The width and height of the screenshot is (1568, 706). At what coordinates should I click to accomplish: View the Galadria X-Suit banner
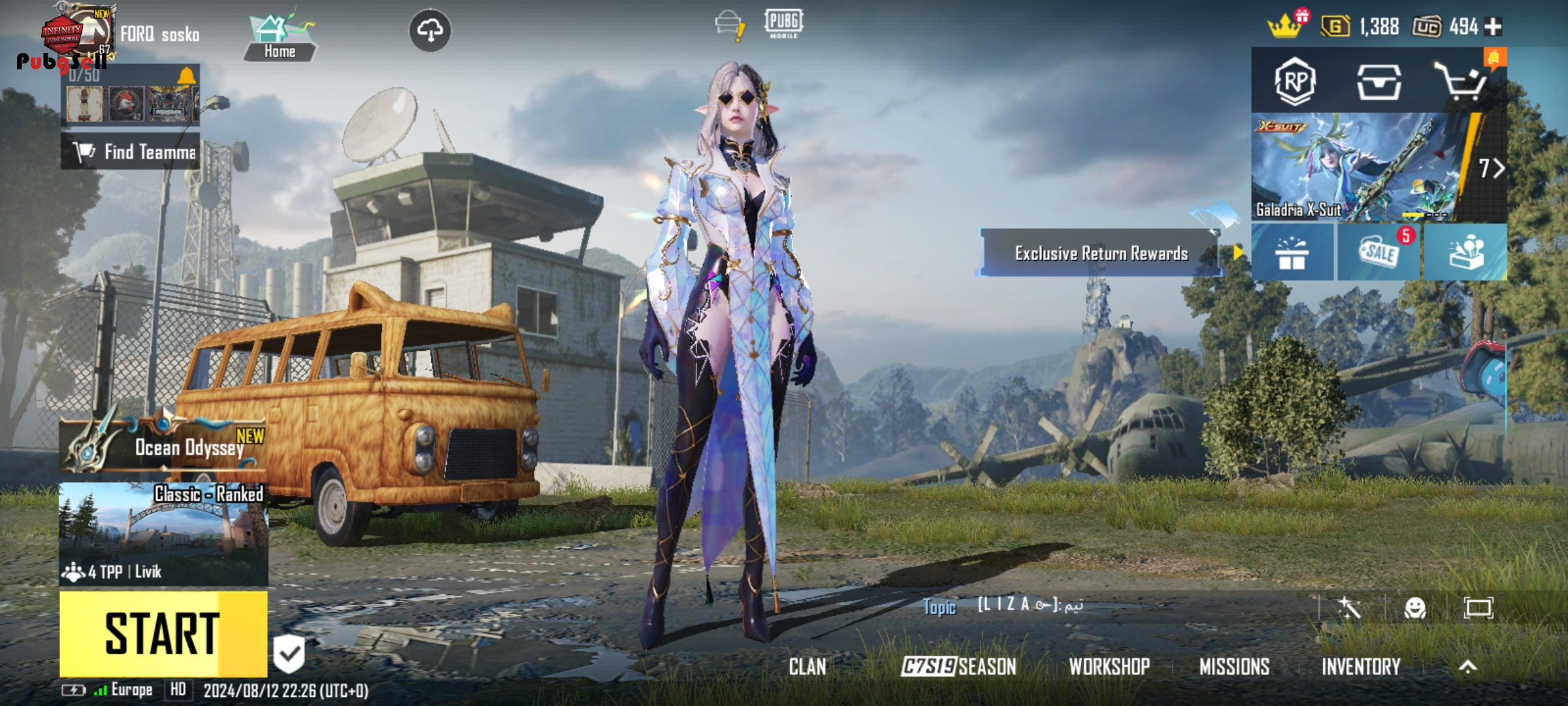[1359, 167]
